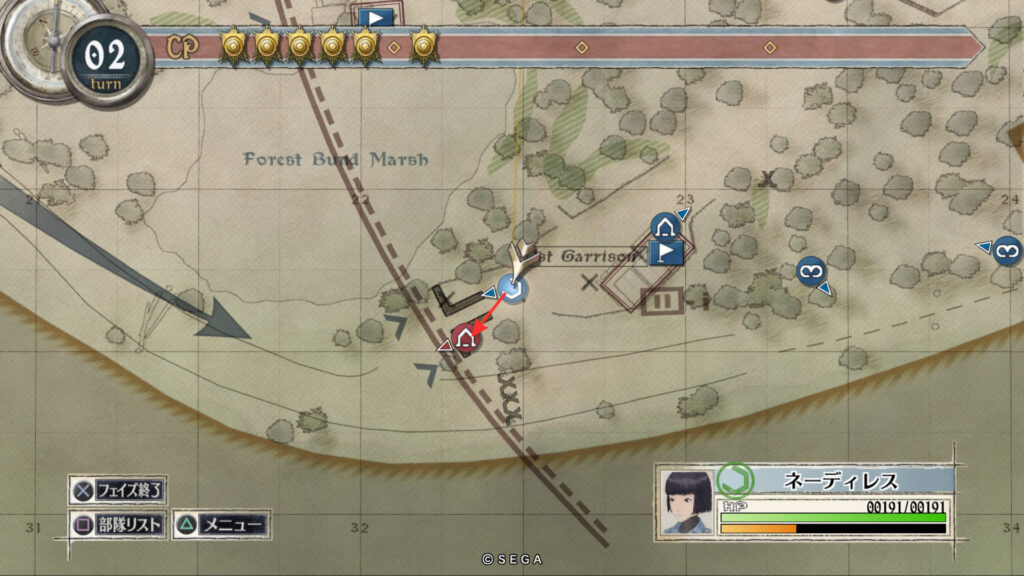Select the blue allied unit under the cursor arrow

point(514,291)
